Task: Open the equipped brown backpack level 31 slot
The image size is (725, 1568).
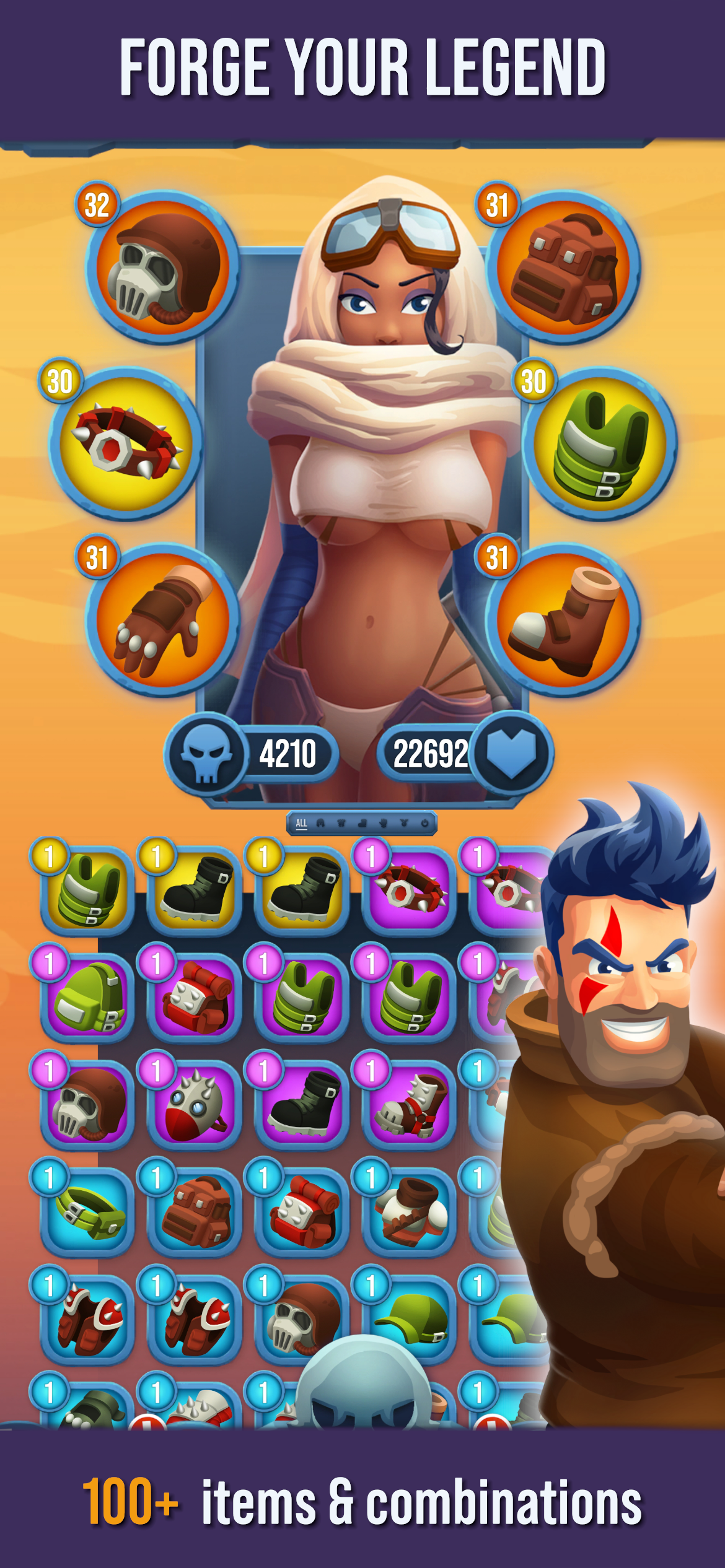Action: tap(563, 269)
